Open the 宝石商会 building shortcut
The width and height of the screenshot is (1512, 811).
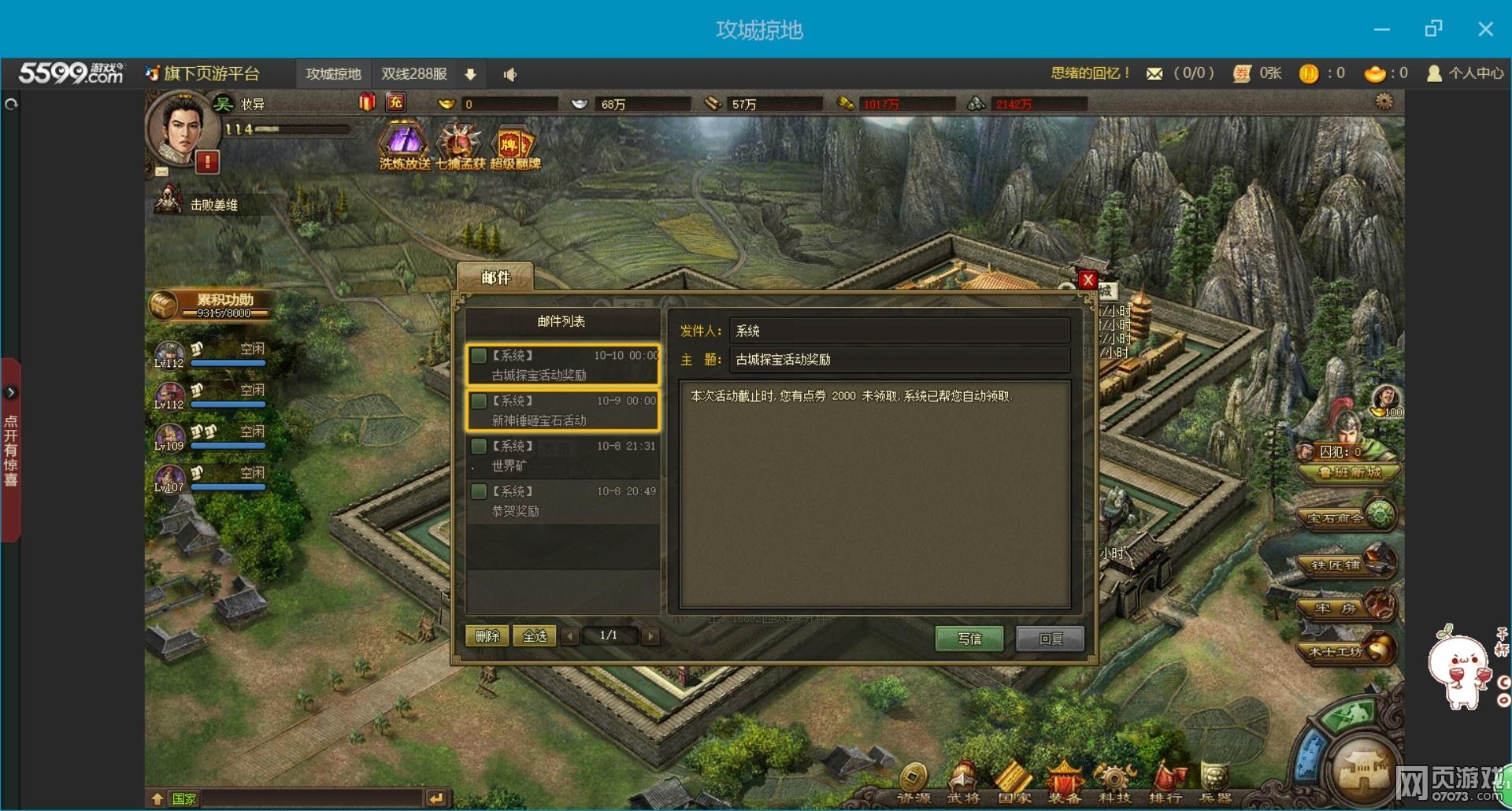[x=1347, y=517]
